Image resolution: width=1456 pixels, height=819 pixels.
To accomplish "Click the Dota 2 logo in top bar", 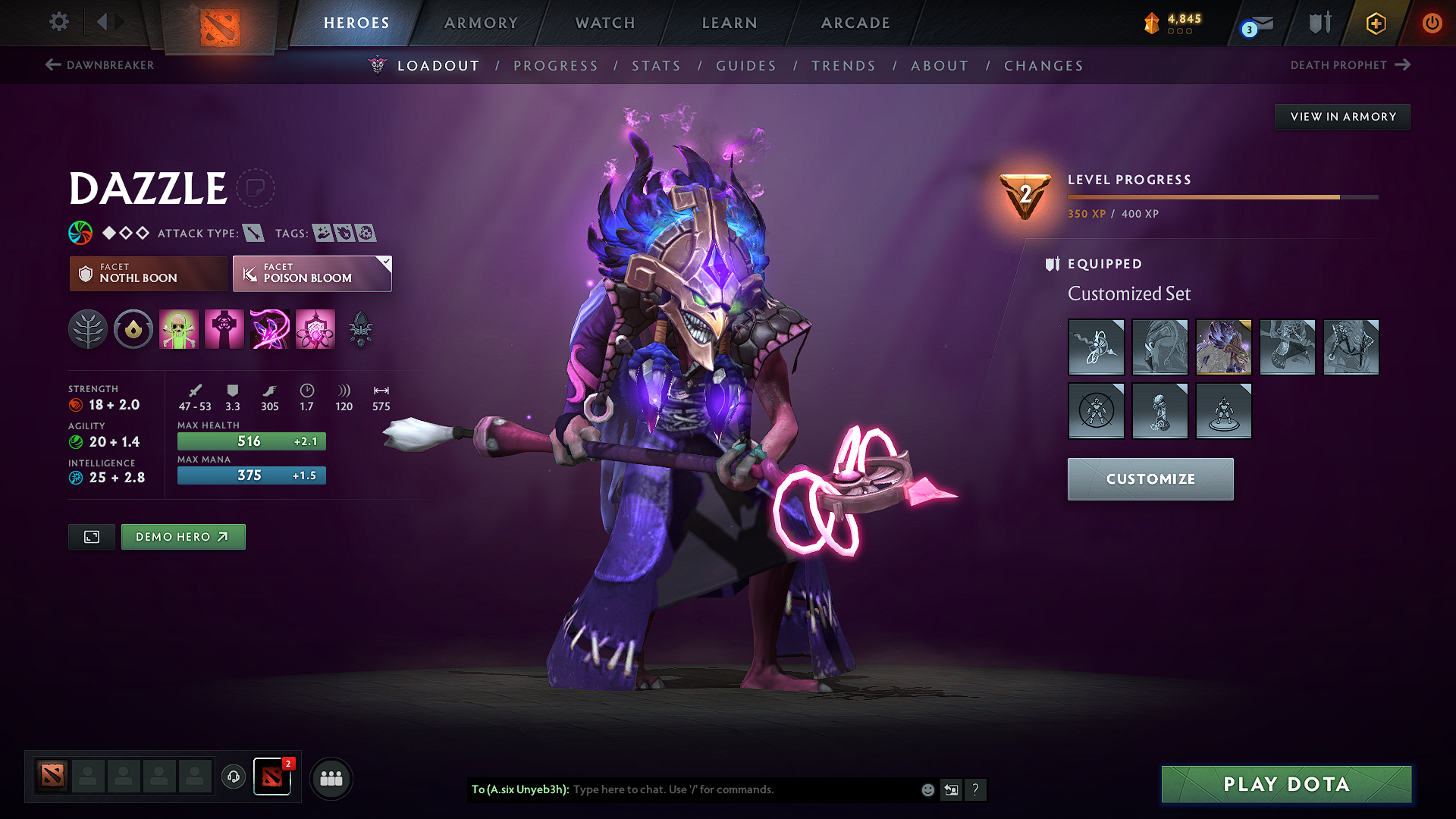I will (221, 23).
